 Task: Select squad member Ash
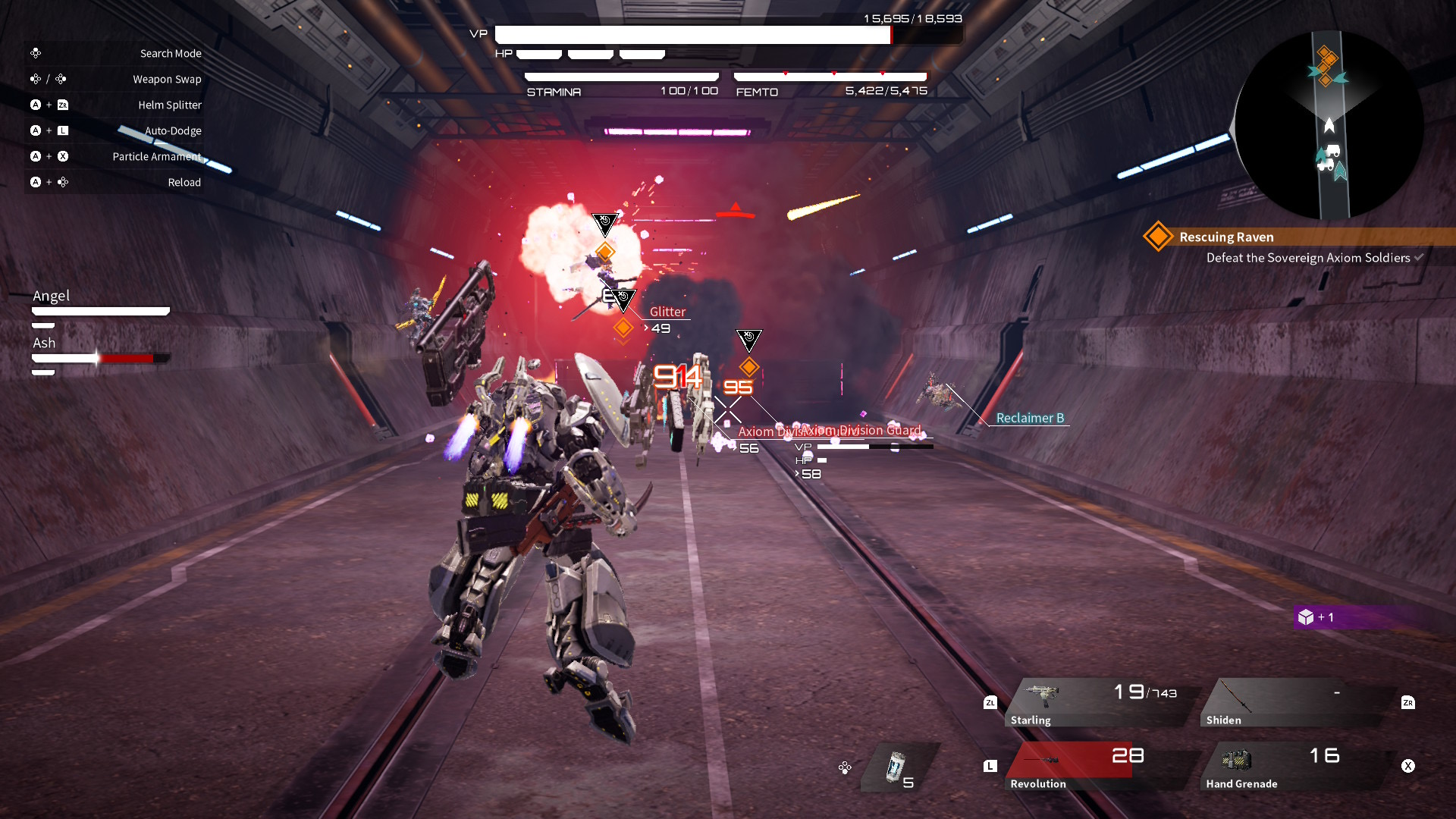44,343
